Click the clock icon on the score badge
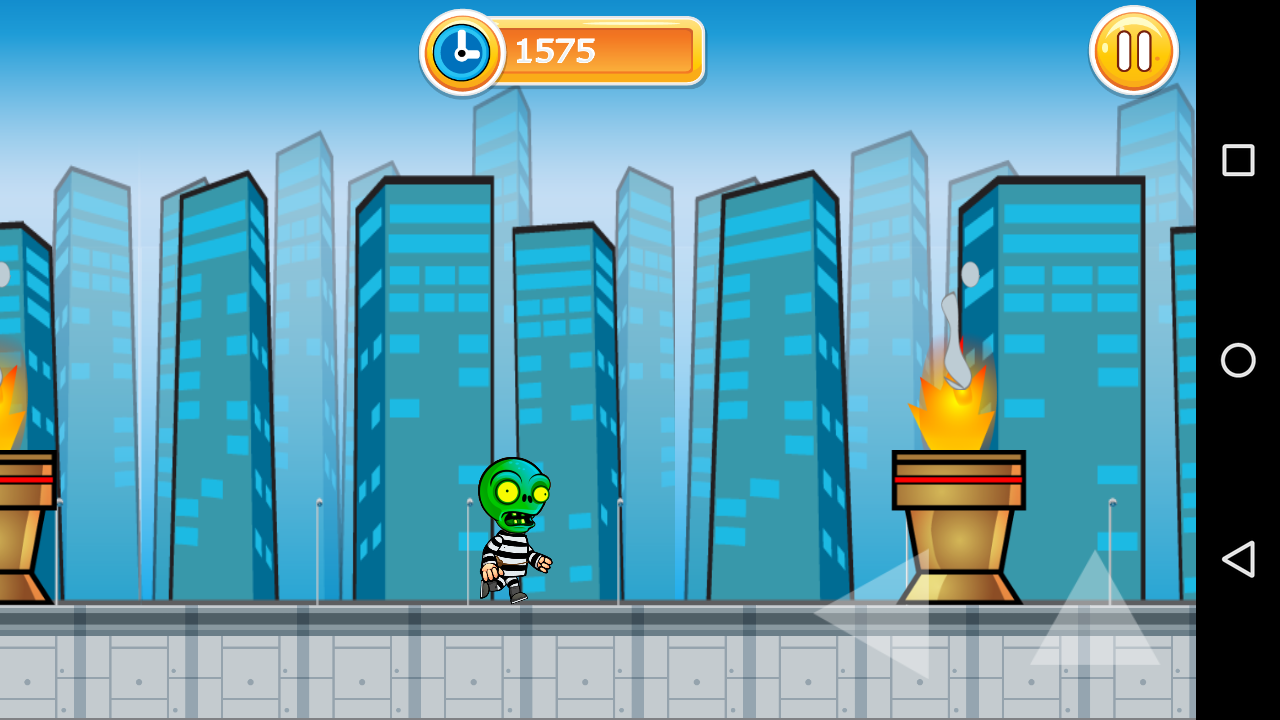 click(460, 50)
